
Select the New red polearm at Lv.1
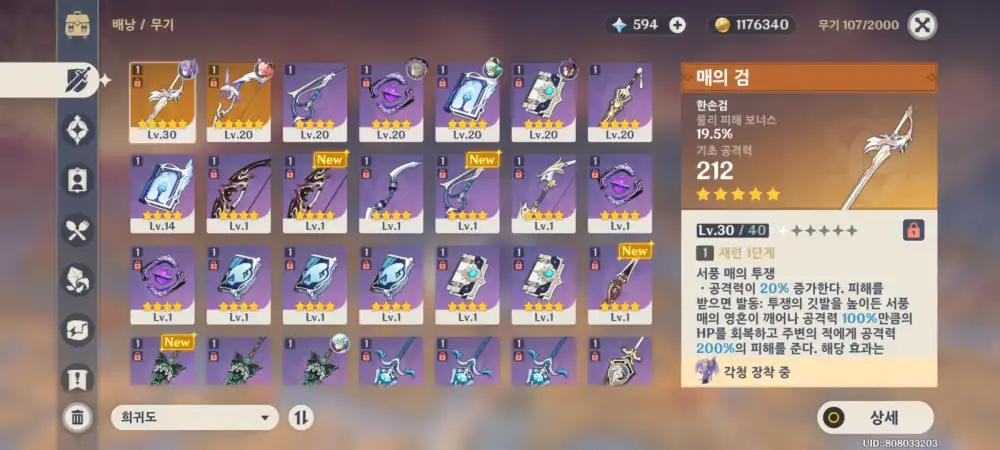pyautogui.click(x=619, y=285)
